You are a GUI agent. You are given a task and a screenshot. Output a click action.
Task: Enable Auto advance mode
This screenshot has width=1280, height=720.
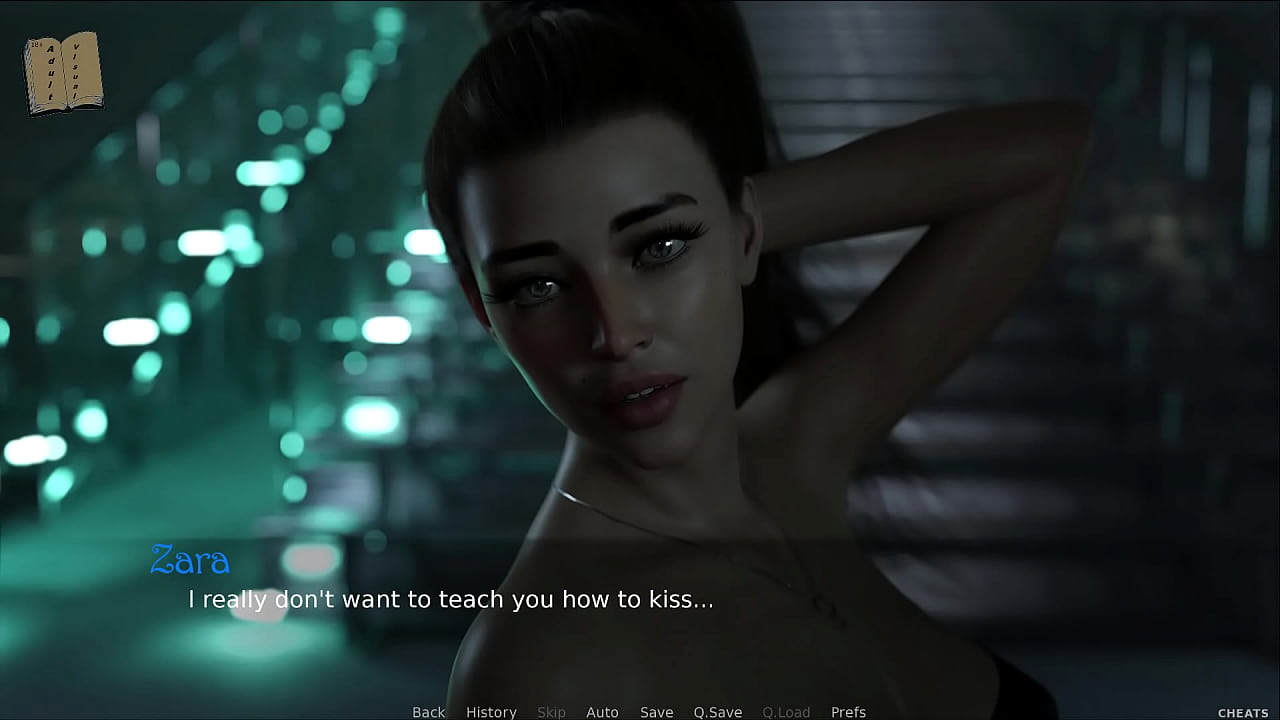click(602, 712)
